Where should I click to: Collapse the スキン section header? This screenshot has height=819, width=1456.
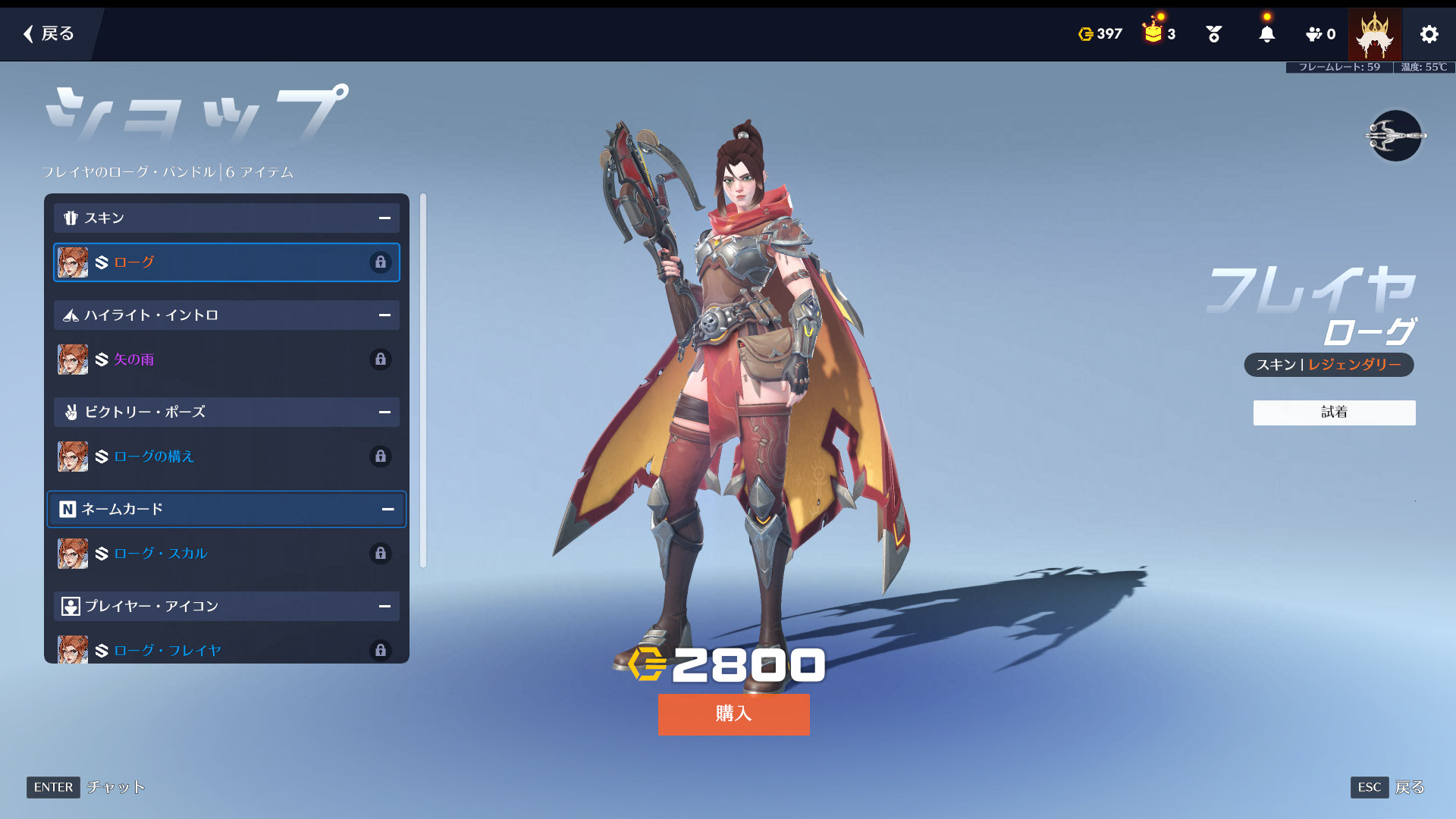point(384,218)
